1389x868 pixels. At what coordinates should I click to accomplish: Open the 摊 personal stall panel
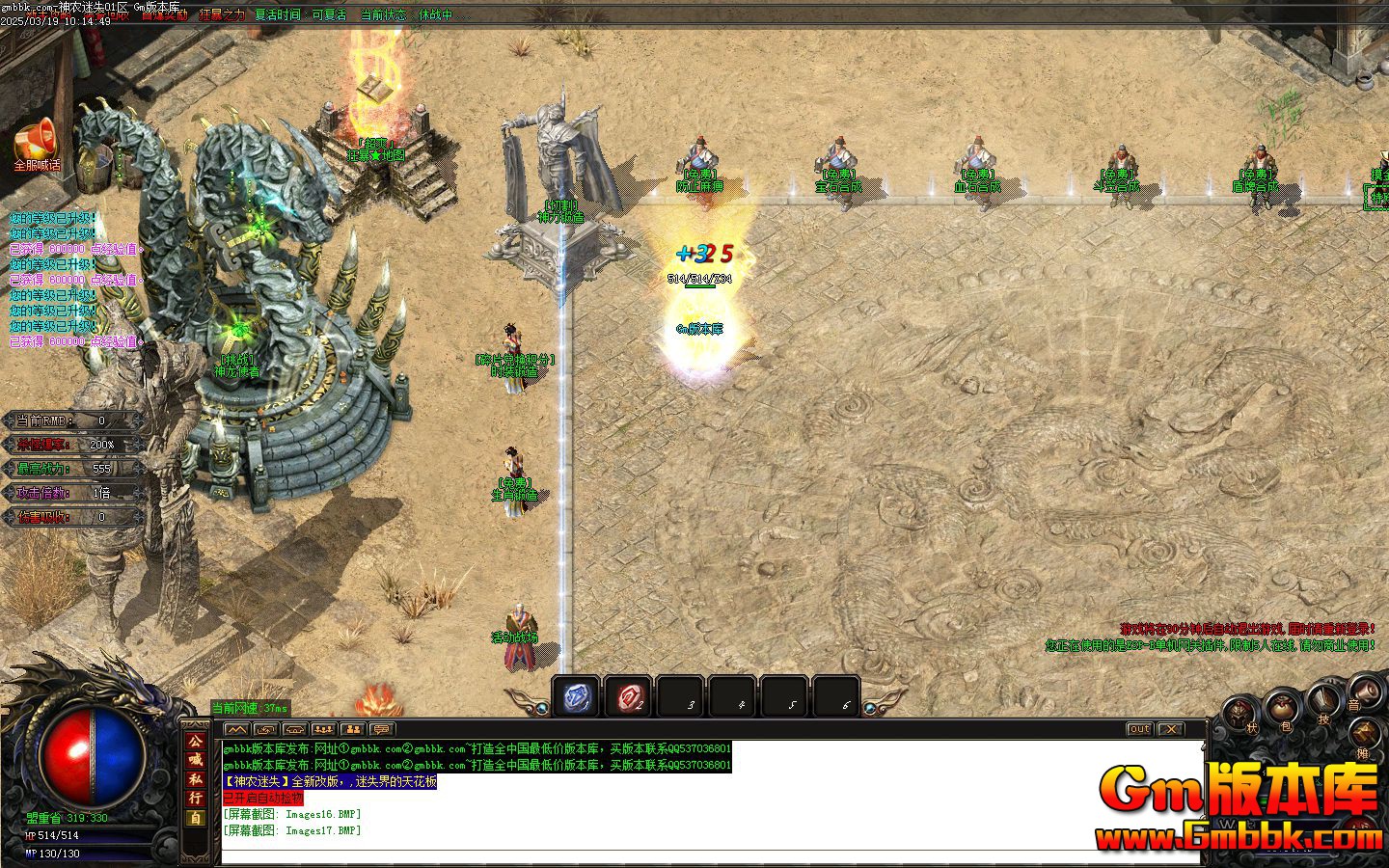(1365, 733)
